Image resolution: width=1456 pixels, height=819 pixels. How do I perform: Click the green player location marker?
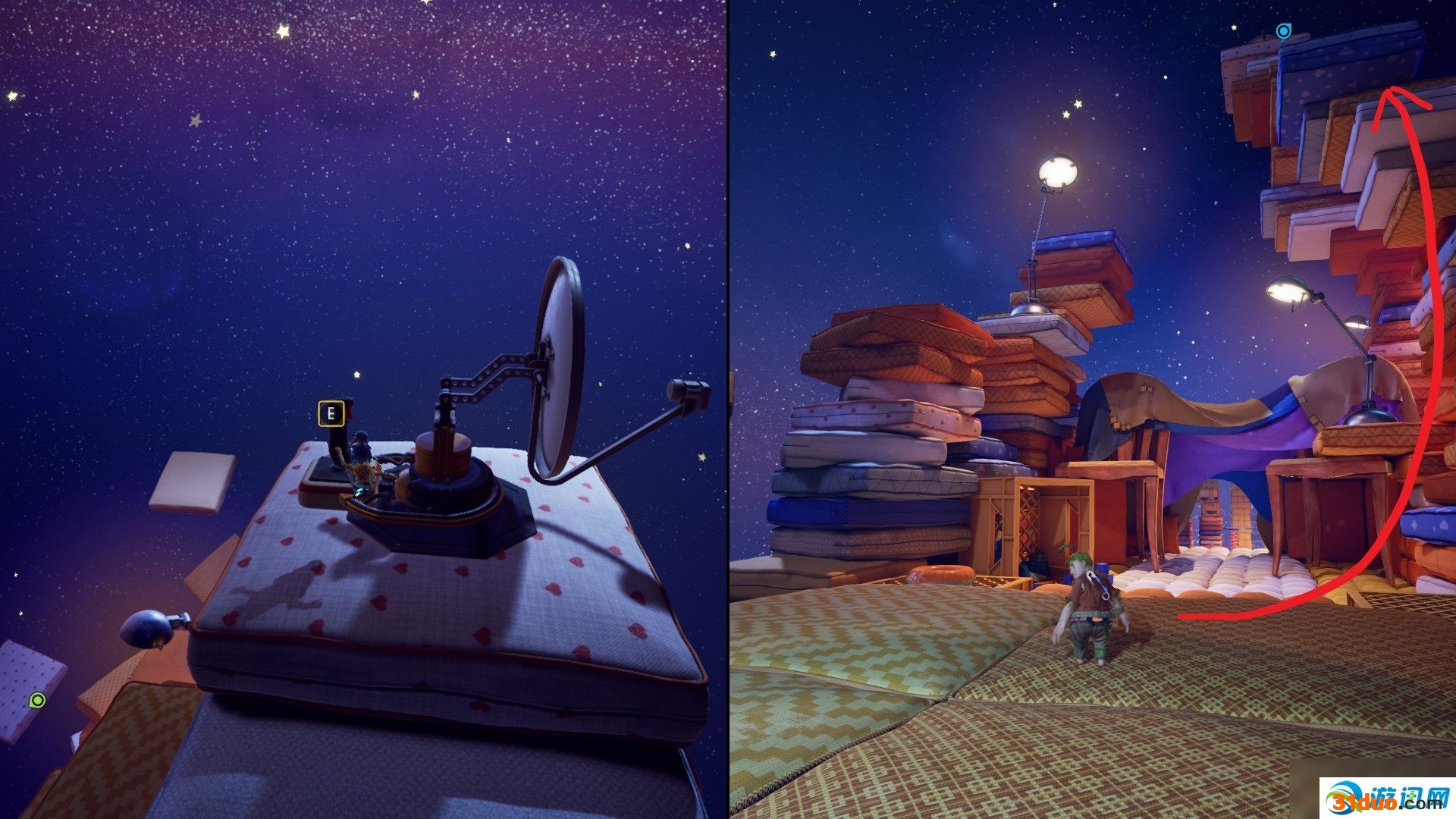click(x=37, y=700)
